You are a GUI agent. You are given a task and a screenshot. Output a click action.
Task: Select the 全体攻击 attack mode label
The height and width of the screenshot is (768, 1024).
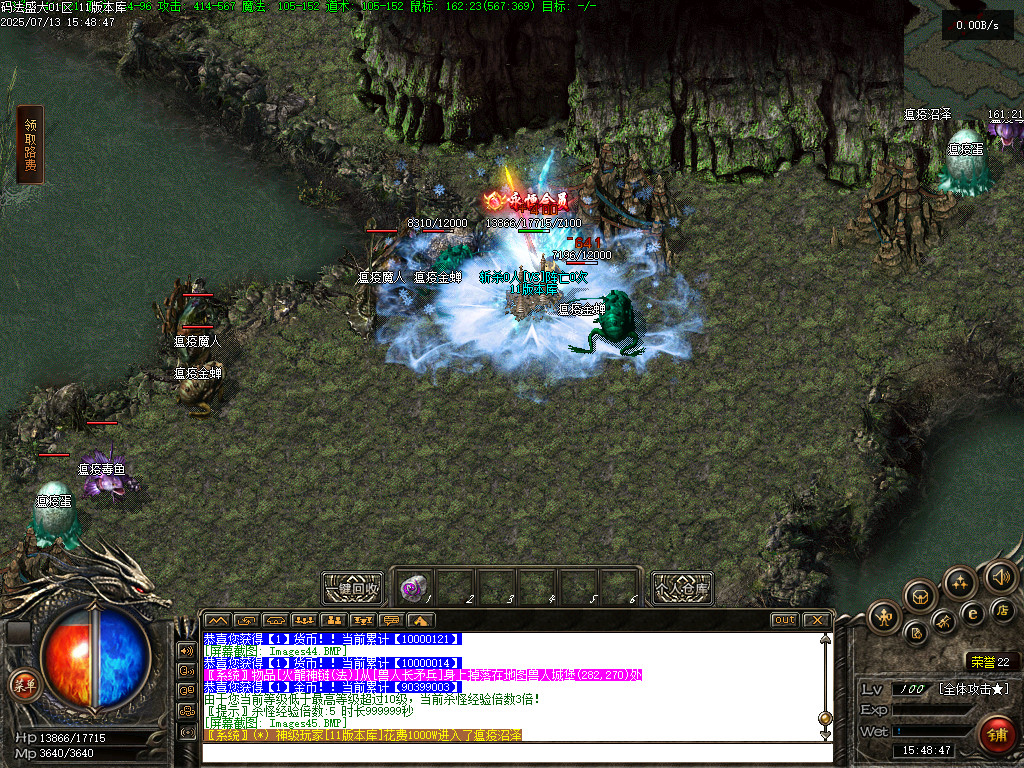click(973, 689)
